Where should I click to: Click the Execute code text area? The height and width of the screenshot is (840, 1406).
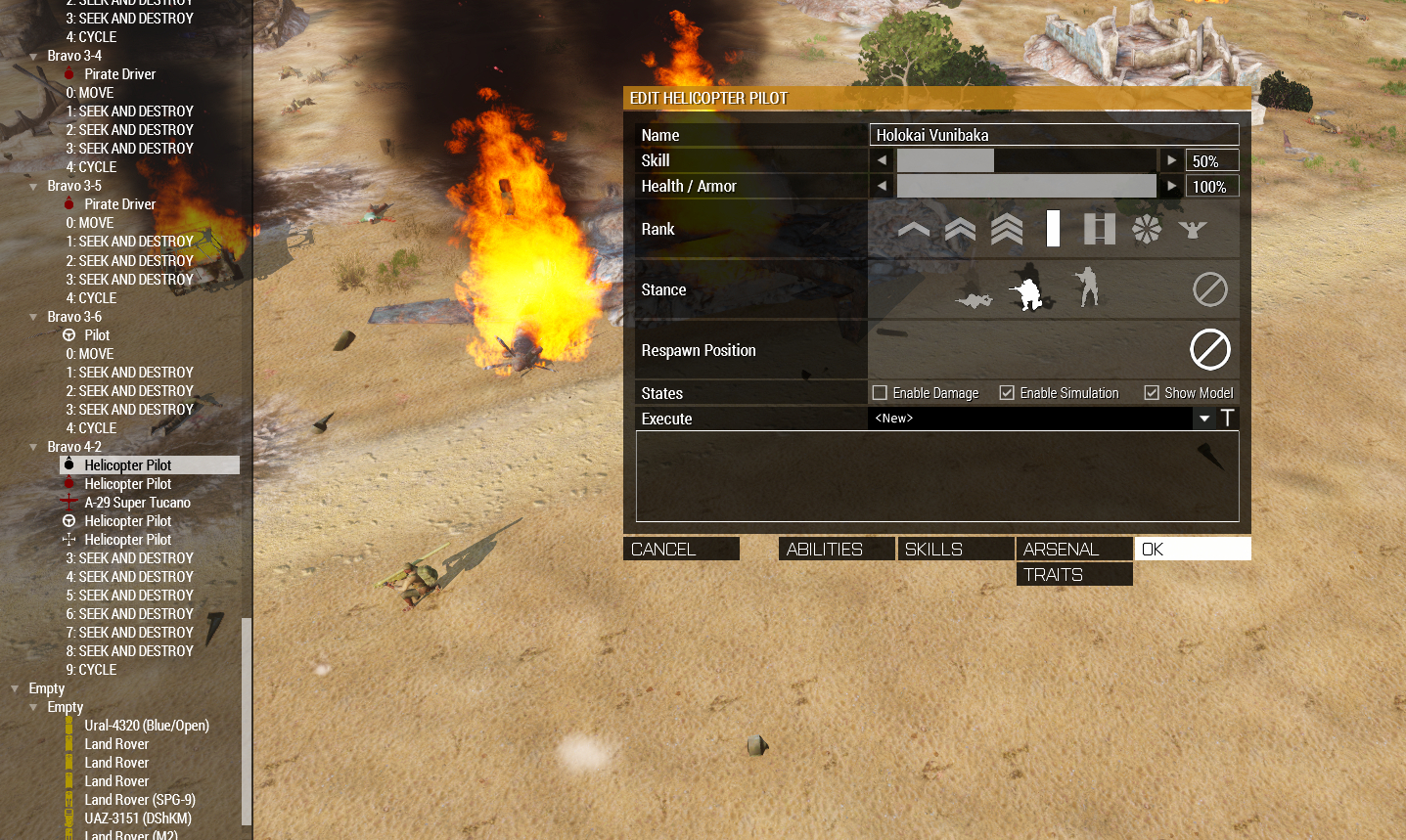(936, 476)
